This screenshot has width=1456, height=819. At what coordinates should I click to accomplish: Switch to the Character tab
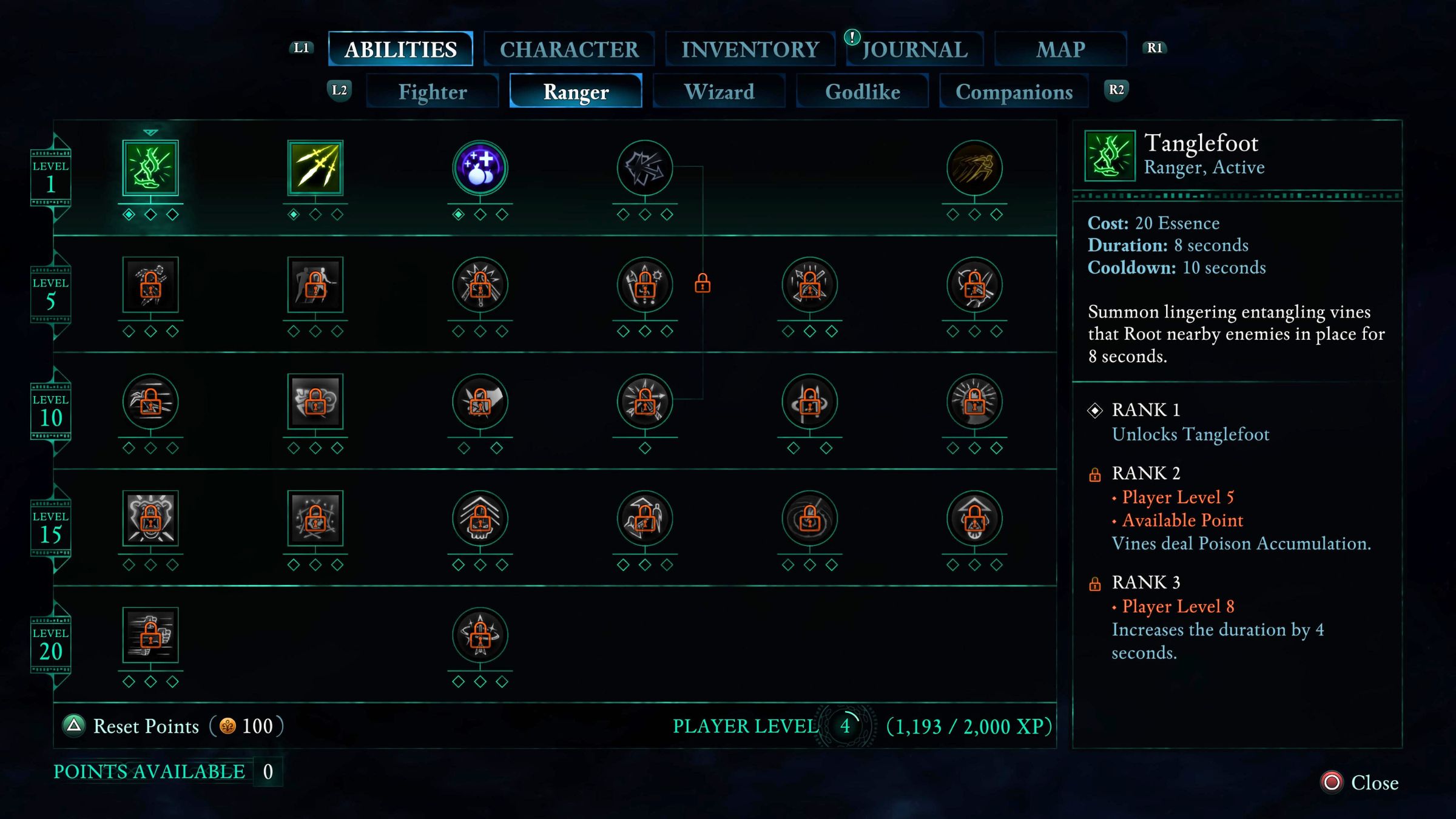tap(568, 49)
